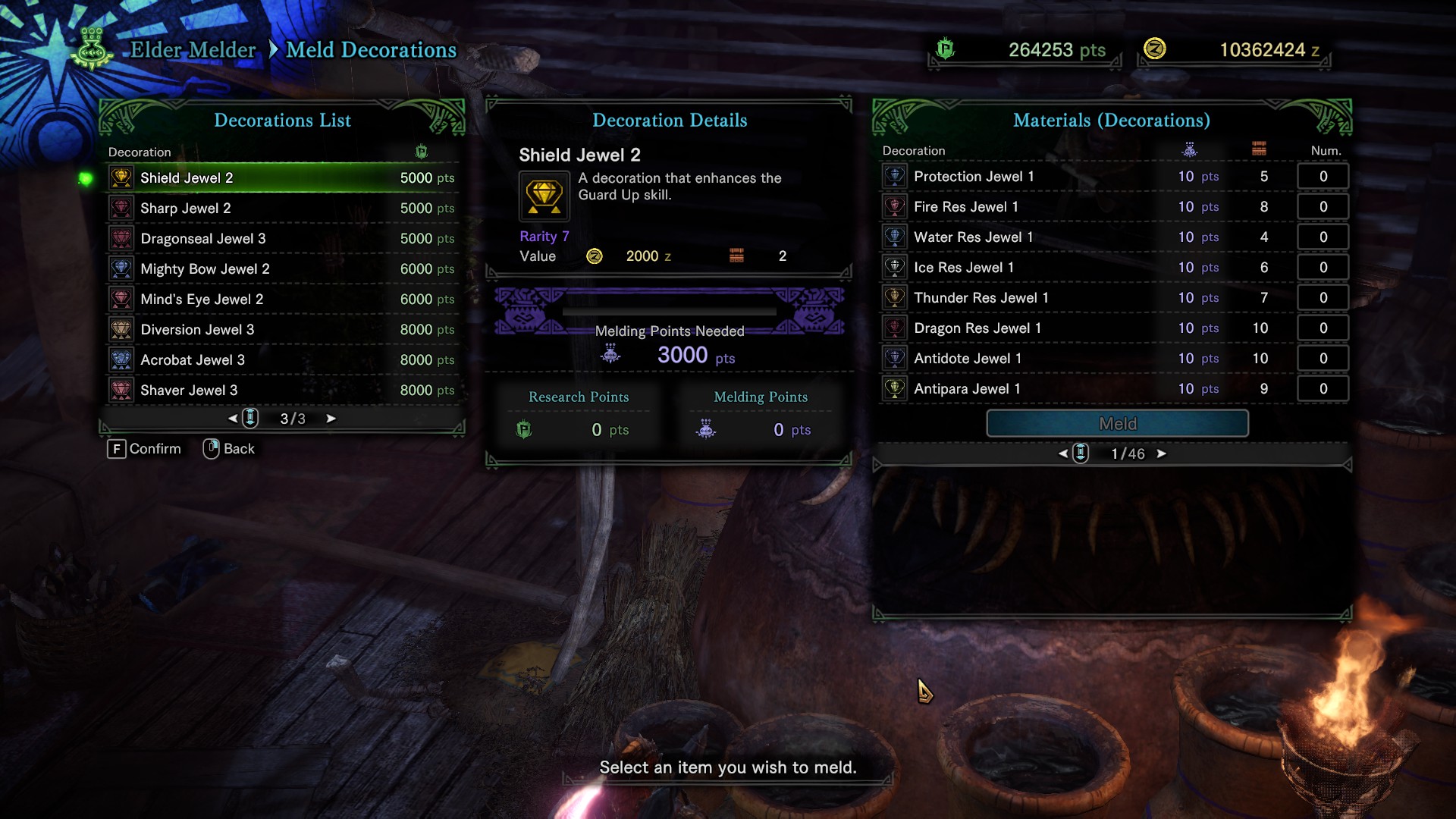The width and height of the screenshot is (1456, 819).
Task: Click the zenny coin icon in top bar
Action: click(x=1156, y=50)
